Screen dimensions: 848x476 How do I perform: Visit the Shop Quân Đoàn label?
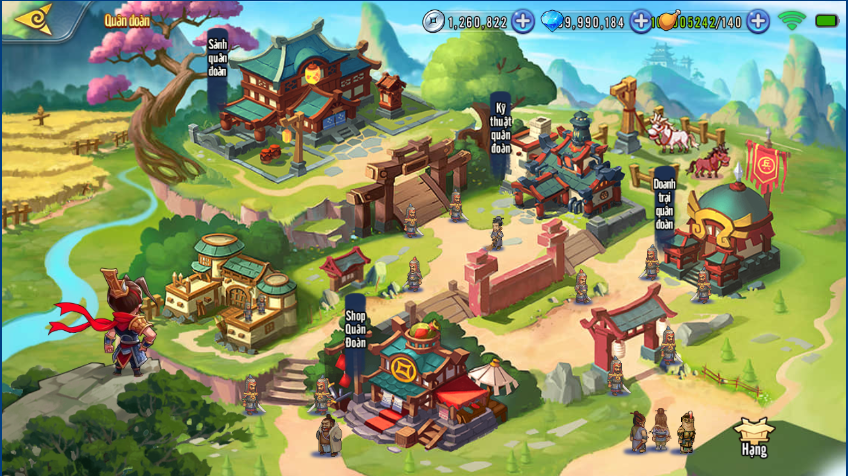pyautogui.click(x=357, y=321)
